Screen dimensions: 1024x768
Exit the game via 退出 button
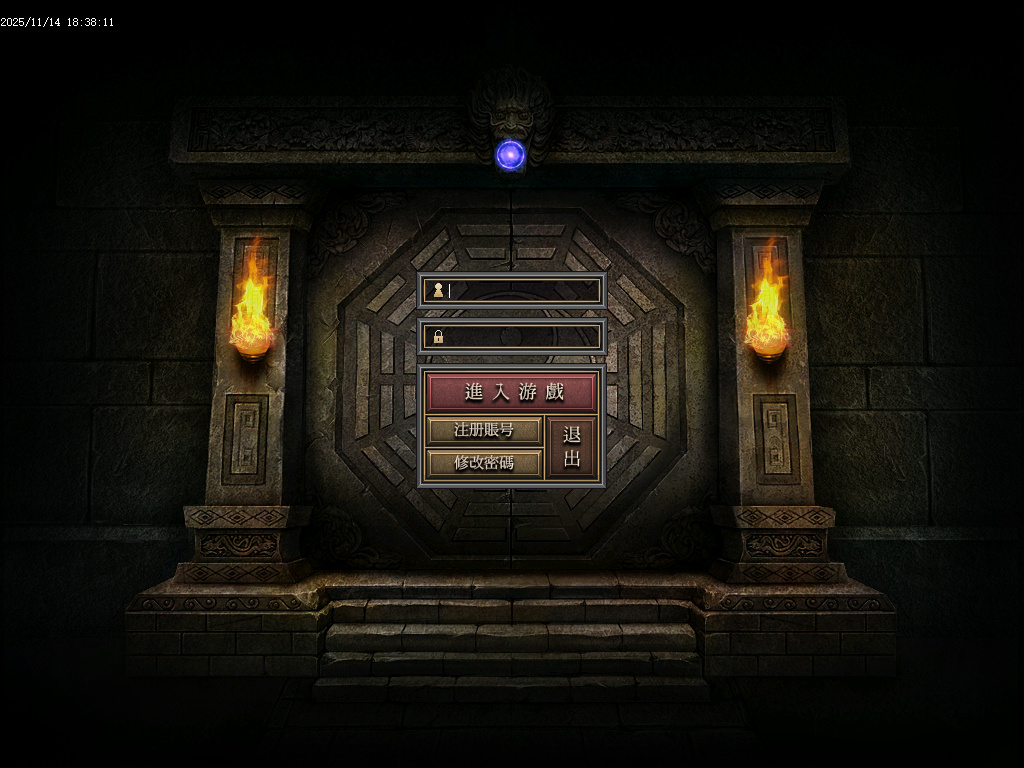(x=572, y=447)
